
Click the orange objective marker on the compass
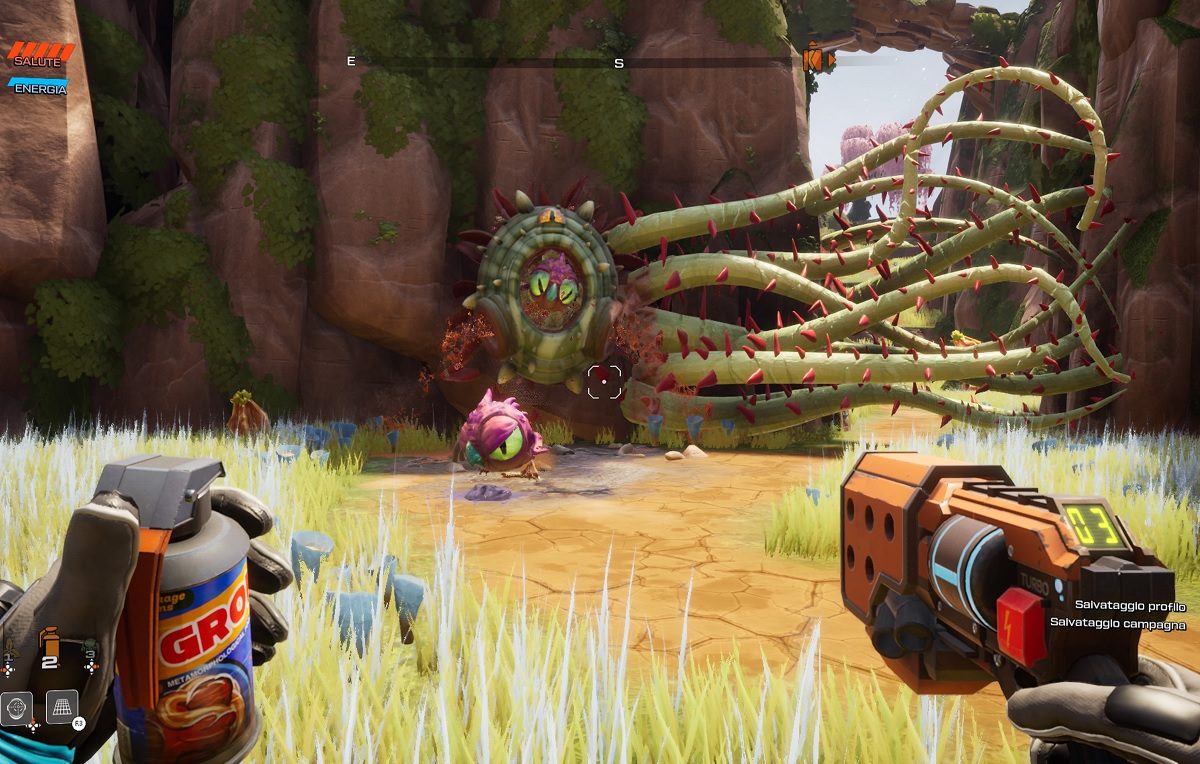tap(817, 60)
